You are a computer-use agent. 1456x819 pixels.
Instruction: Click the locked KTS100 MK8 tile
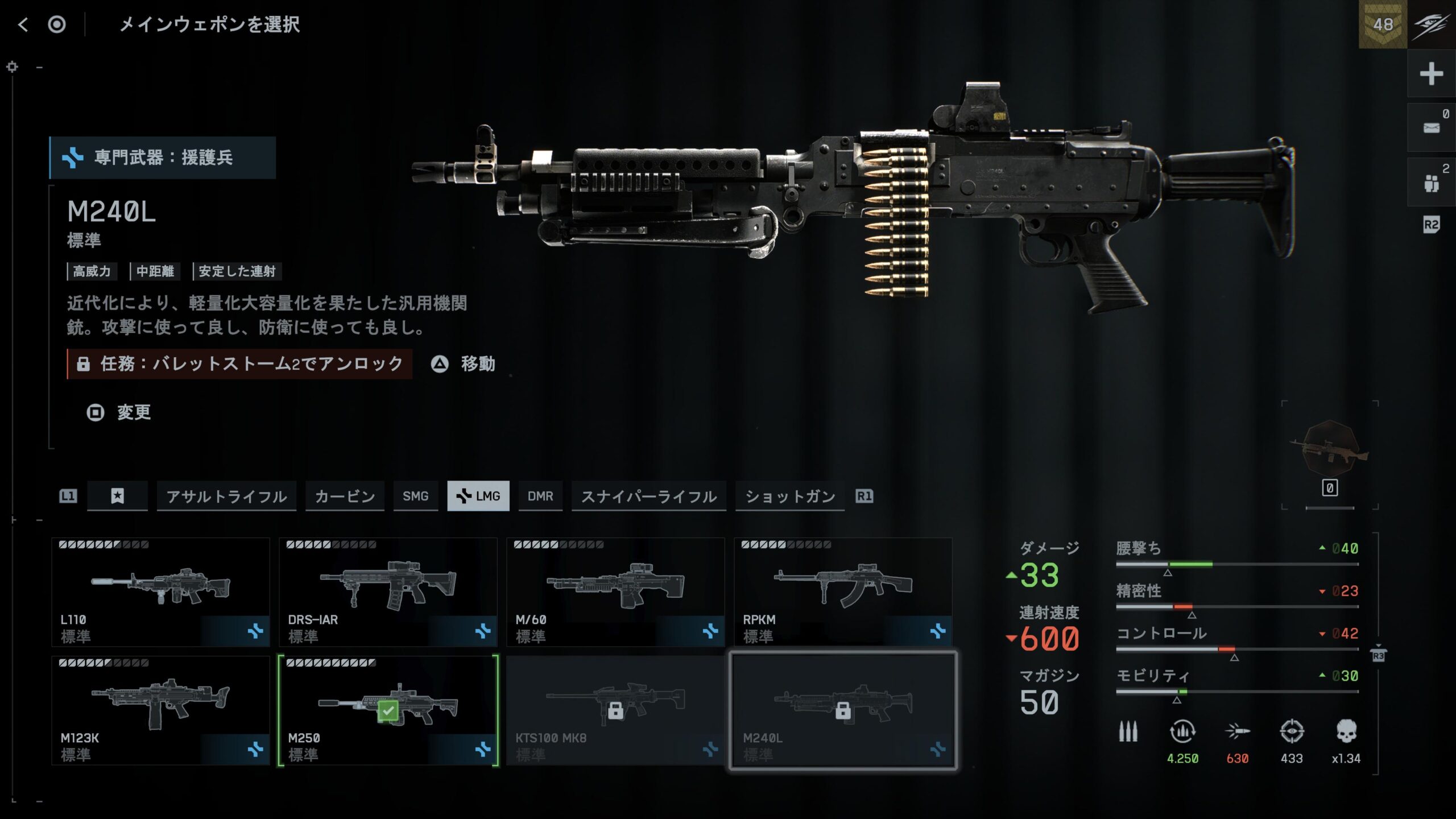(615, 710)
